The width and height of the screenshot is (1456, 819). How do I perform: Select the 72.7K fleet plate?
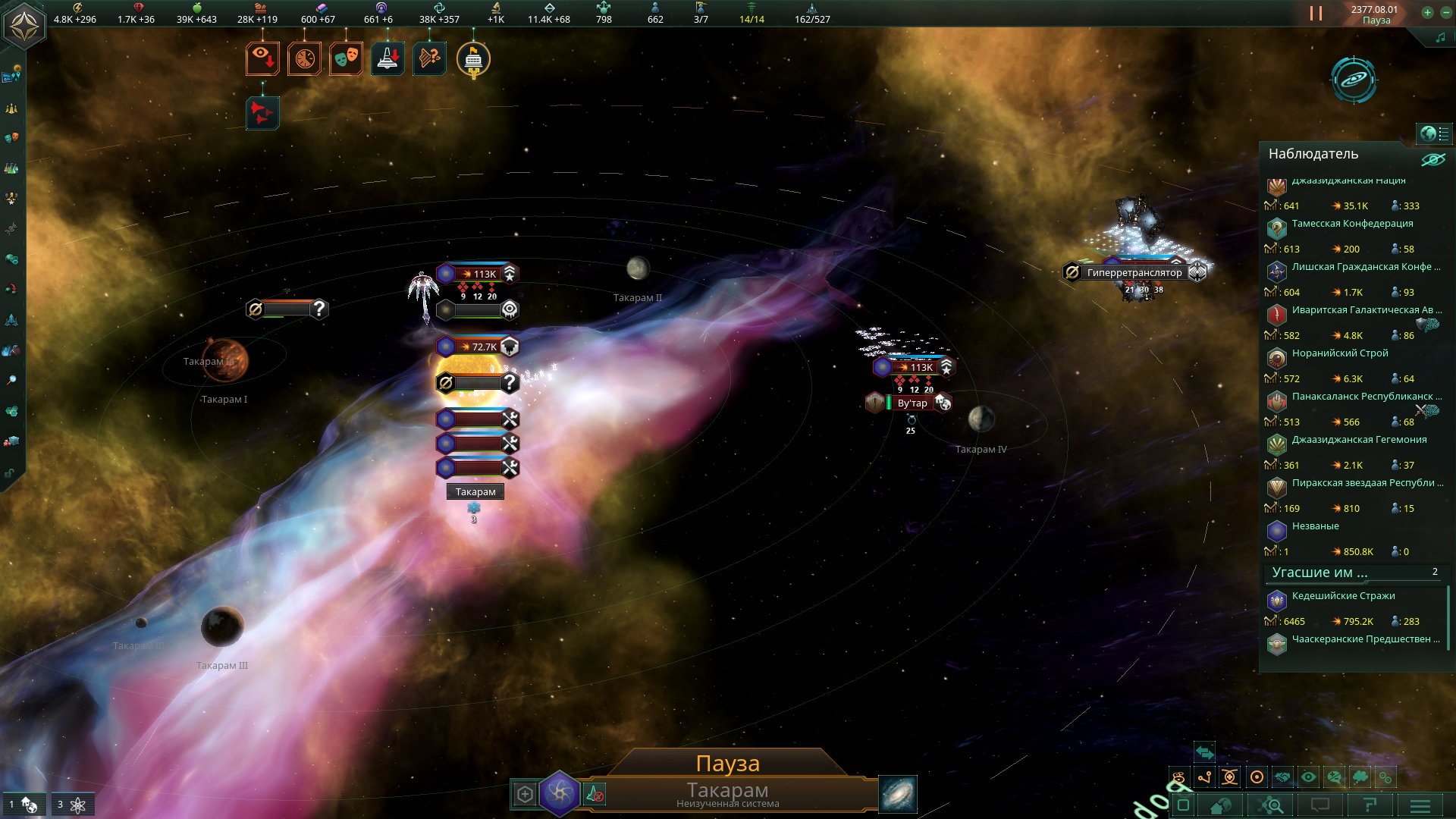click(x=478, y=347)
